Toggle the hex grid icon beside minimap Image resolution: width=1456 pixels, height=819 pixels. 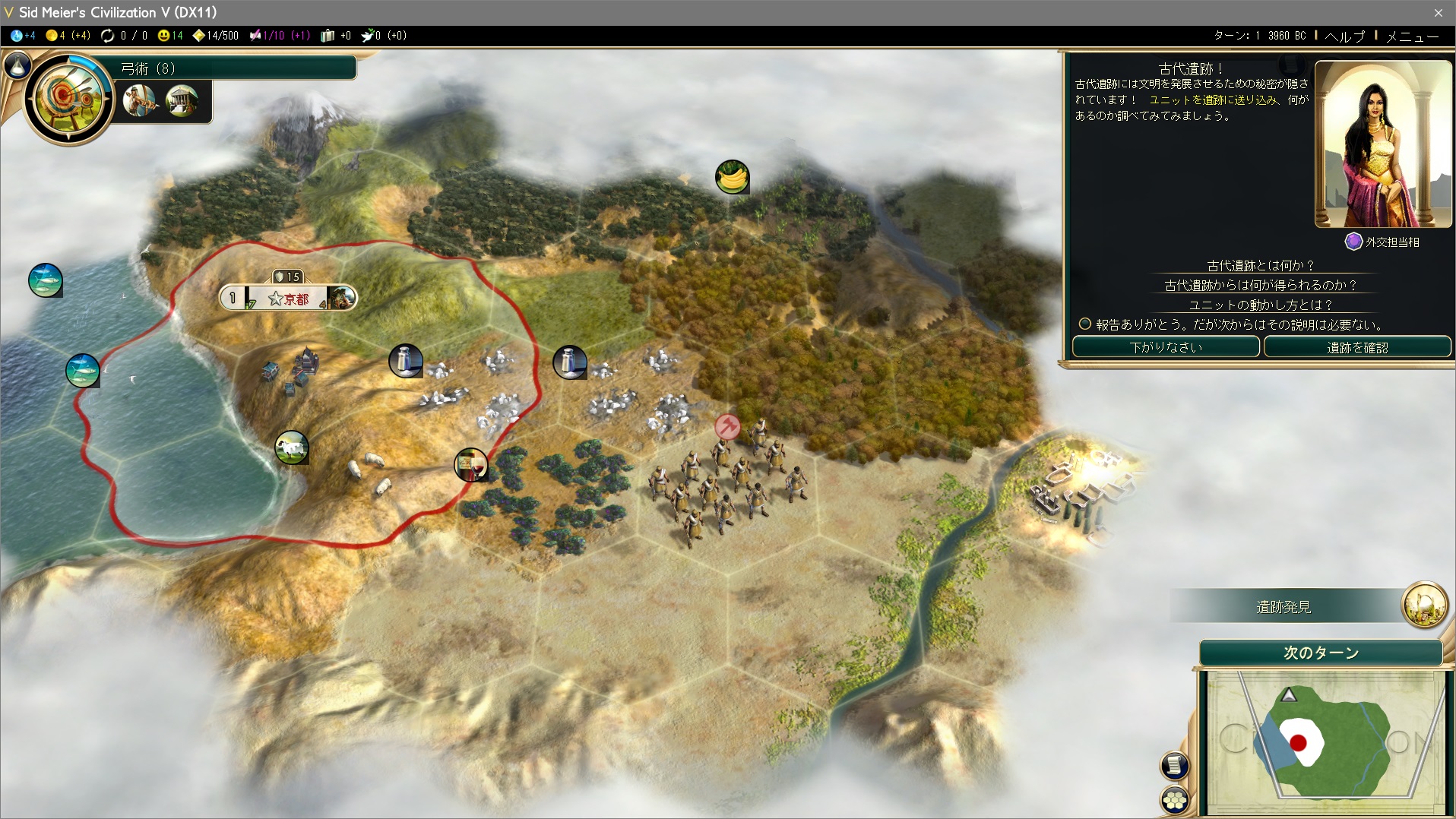click(x=1175, y=800)
